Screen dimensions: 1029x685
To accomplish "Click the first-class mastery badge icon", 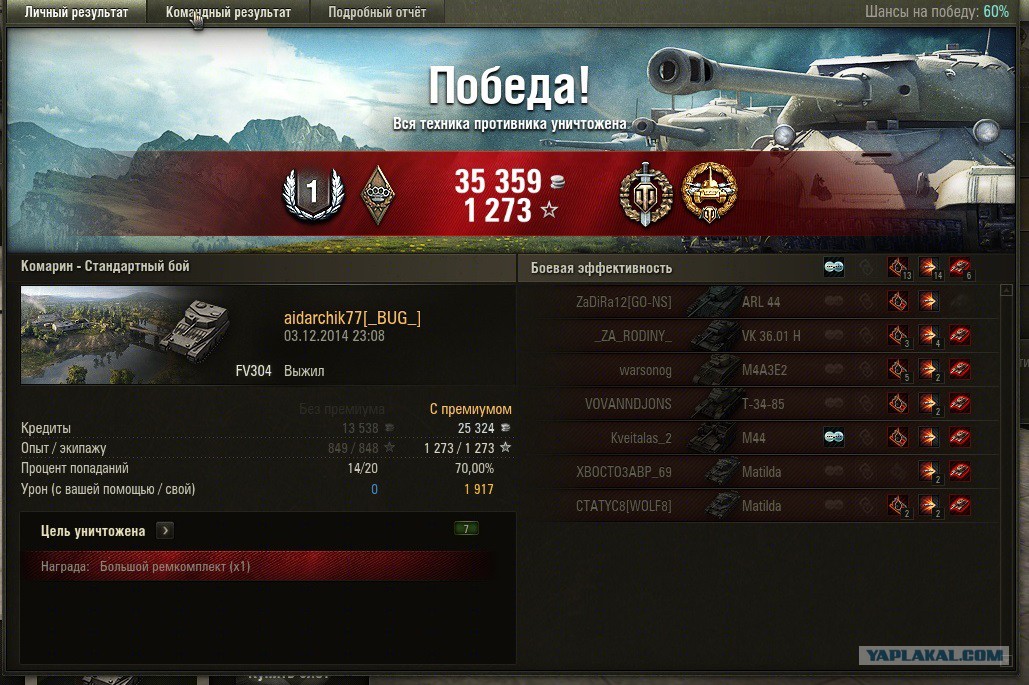I will coord(313,193).
